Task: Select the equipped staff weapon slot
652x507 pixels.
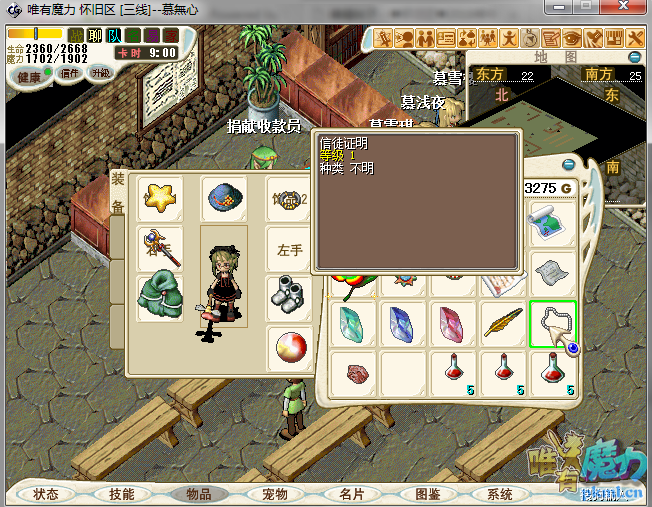Action: pyautogui.click(x=159, y=247)
